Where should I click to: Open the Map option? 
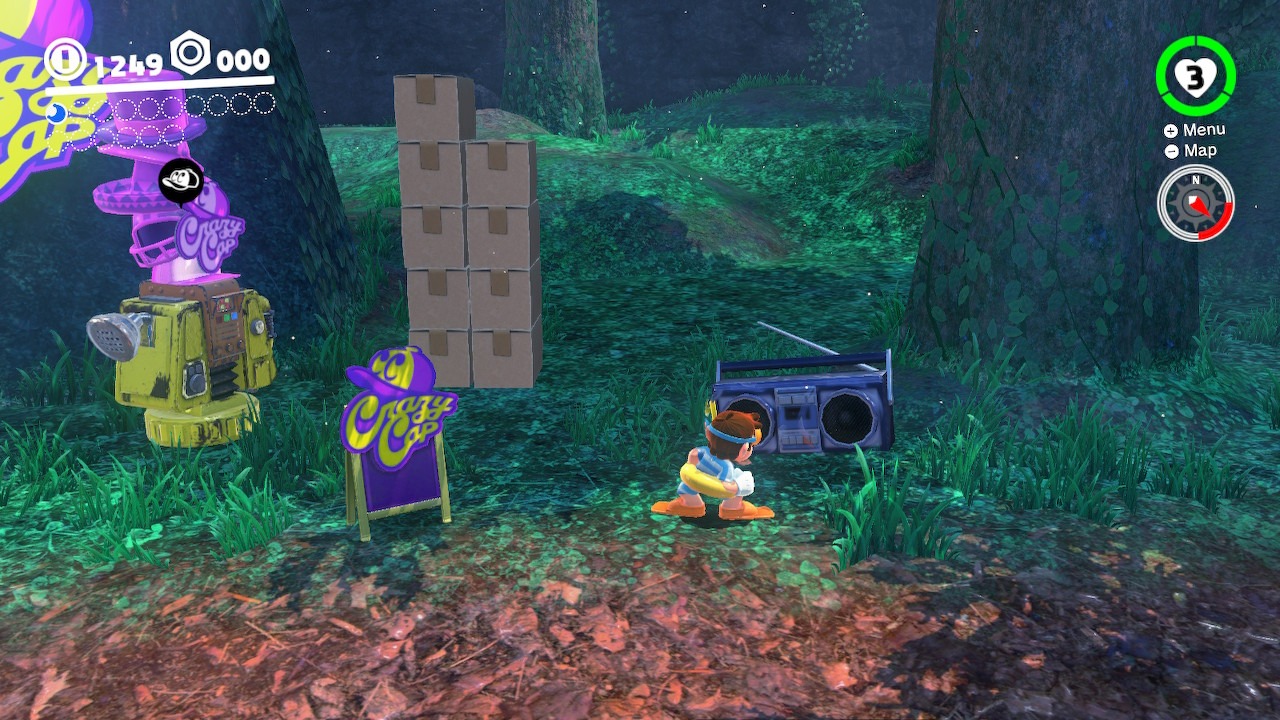1191,151
